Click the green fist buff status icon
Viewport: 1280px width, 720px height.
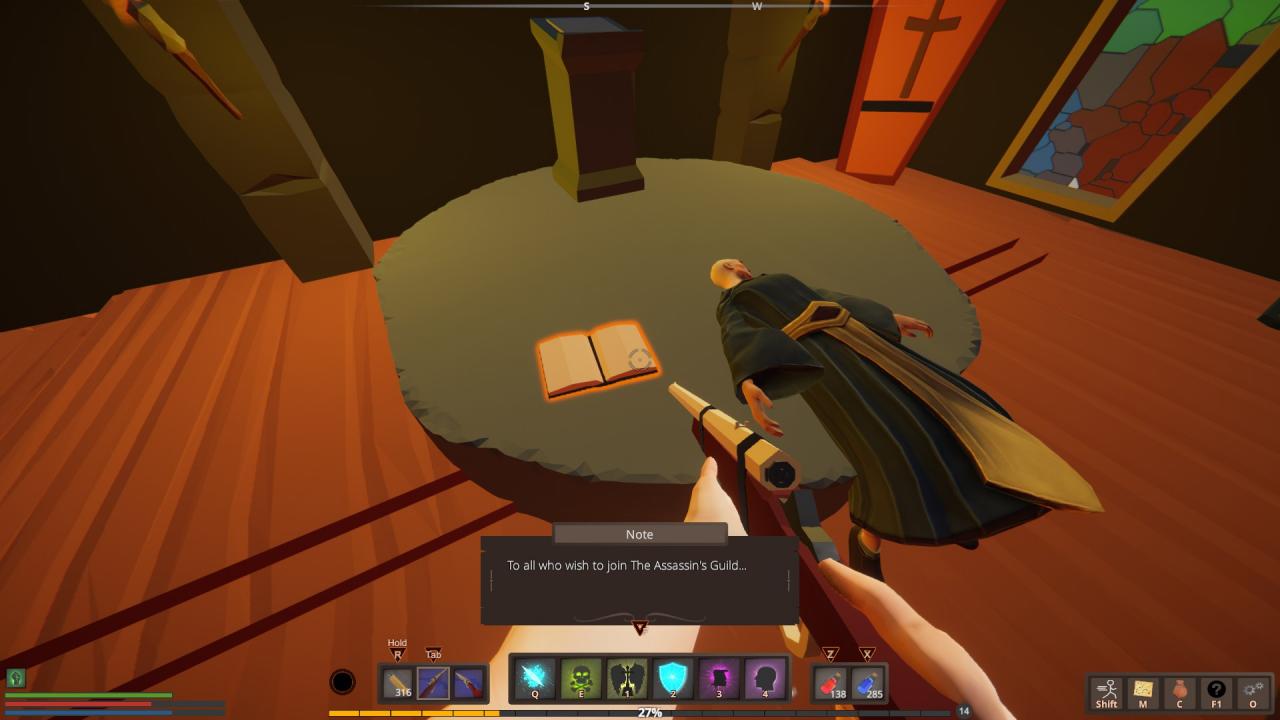tap(15, 678)
